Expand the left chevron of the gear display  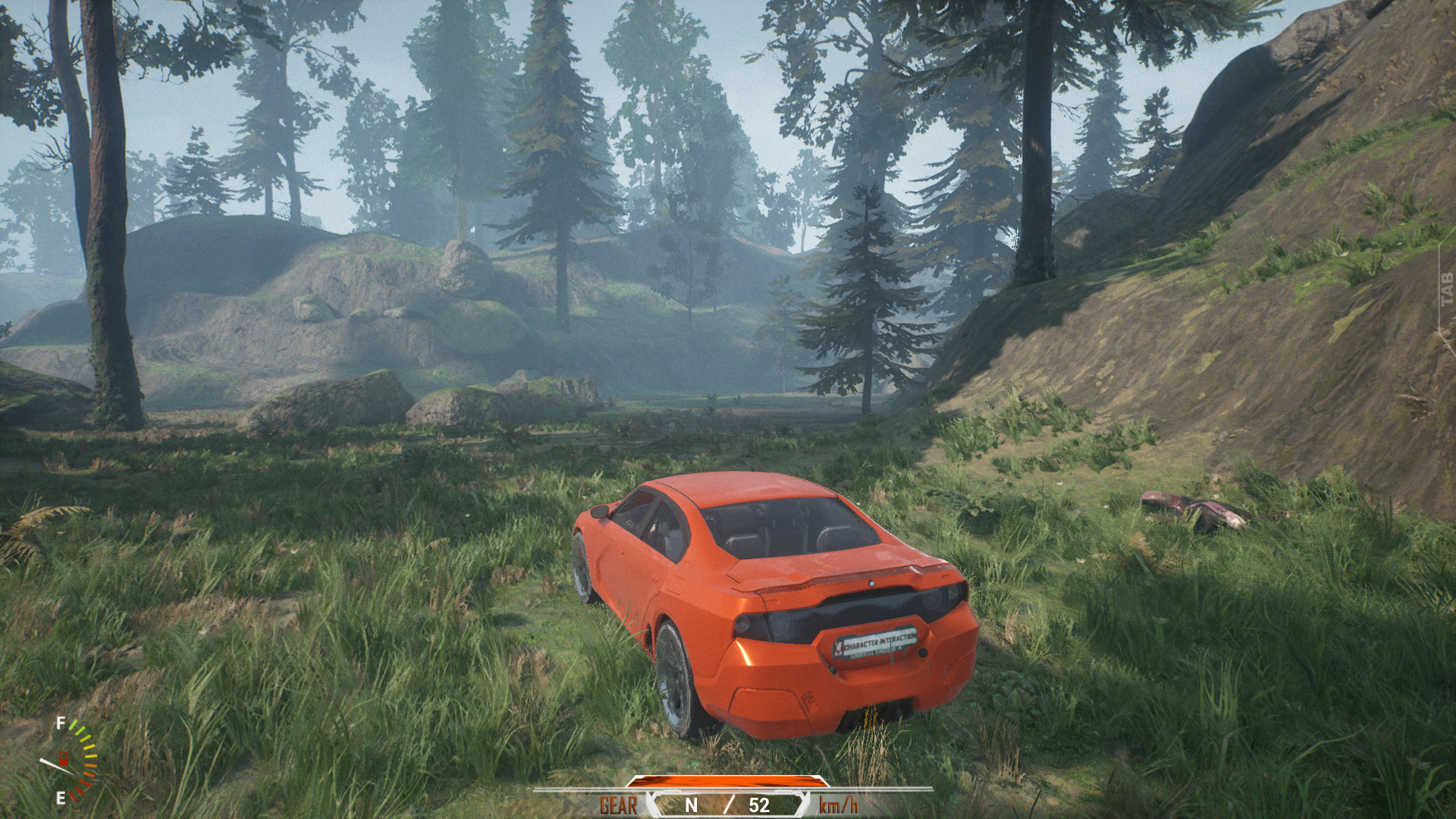tap(651, 805)
